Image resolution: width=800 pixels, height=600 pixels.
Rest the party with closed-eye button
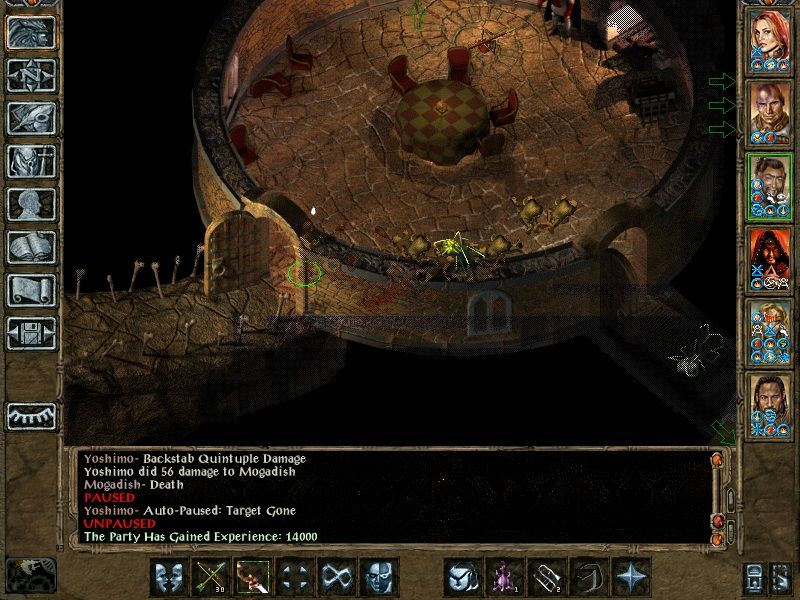(31, 415)
